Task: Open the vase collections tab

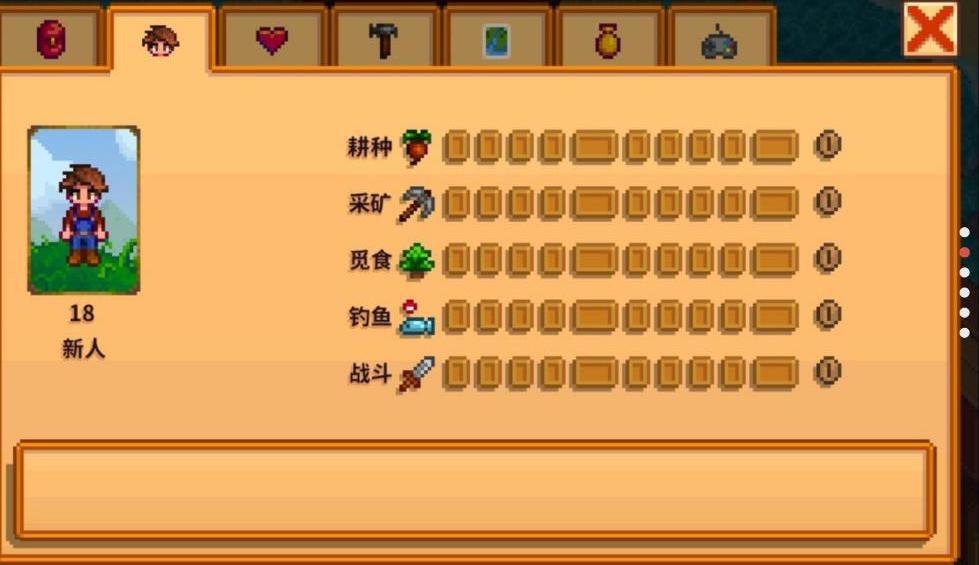Action: click(608, 40)
